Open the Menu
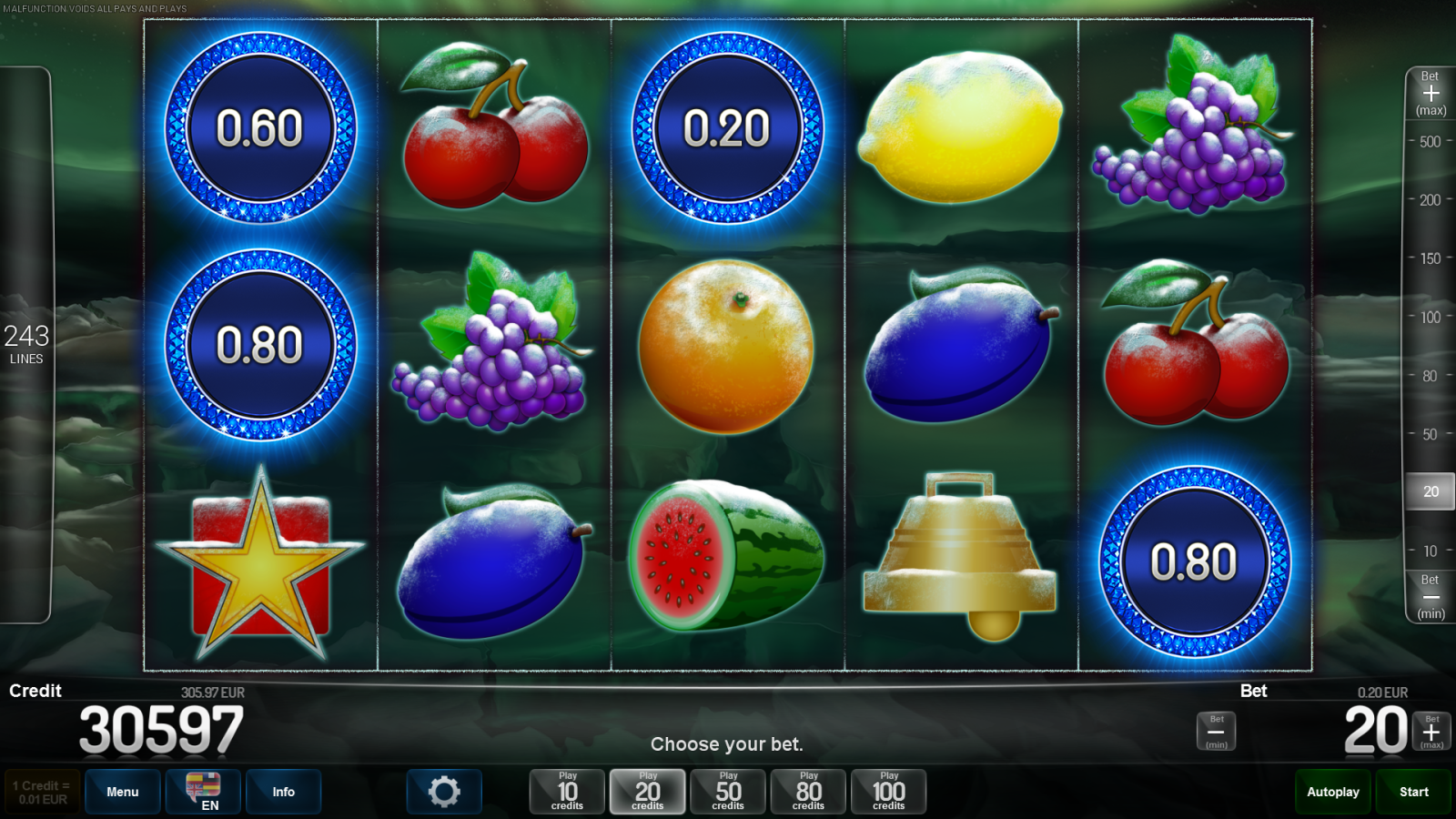 coord(122,791)
